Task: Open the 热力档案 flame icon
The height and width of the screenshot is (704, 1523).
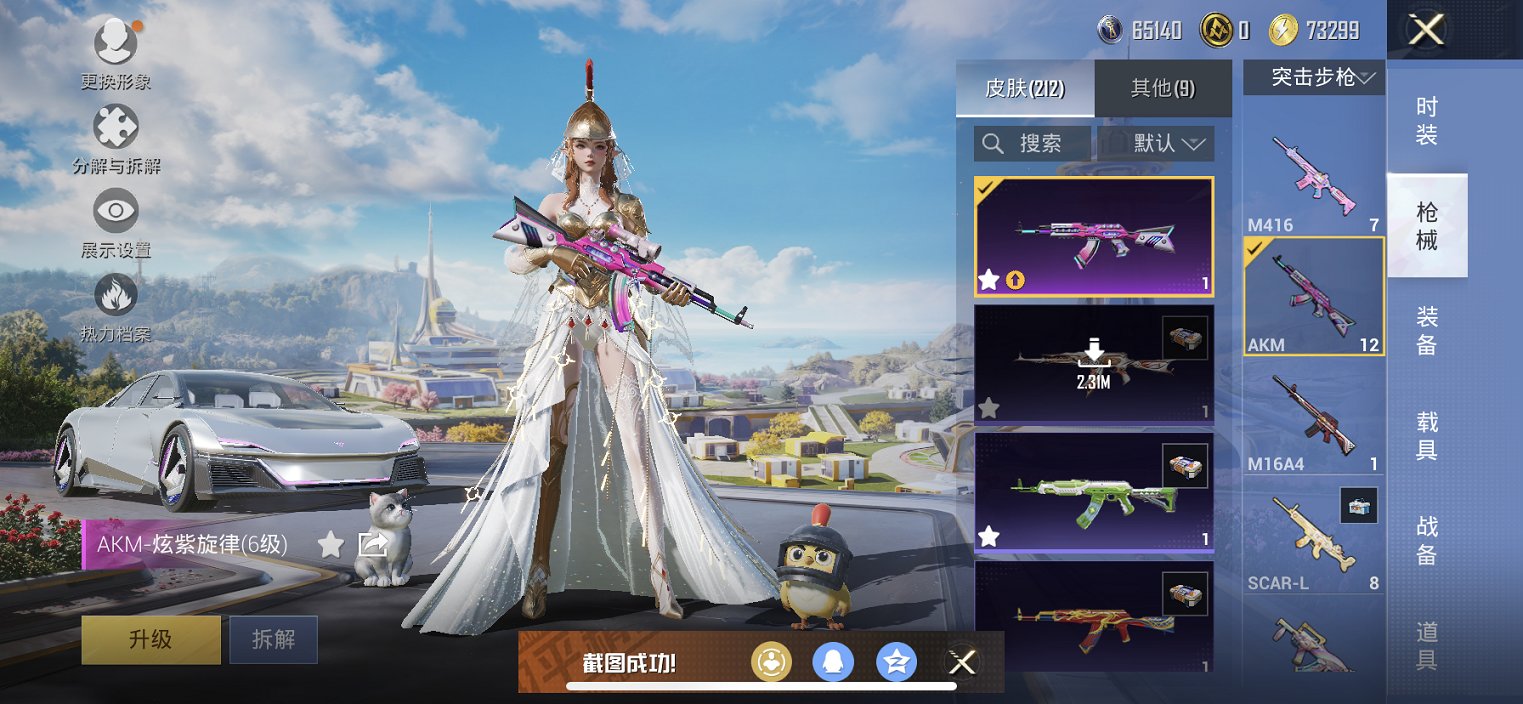Action: 116,297
